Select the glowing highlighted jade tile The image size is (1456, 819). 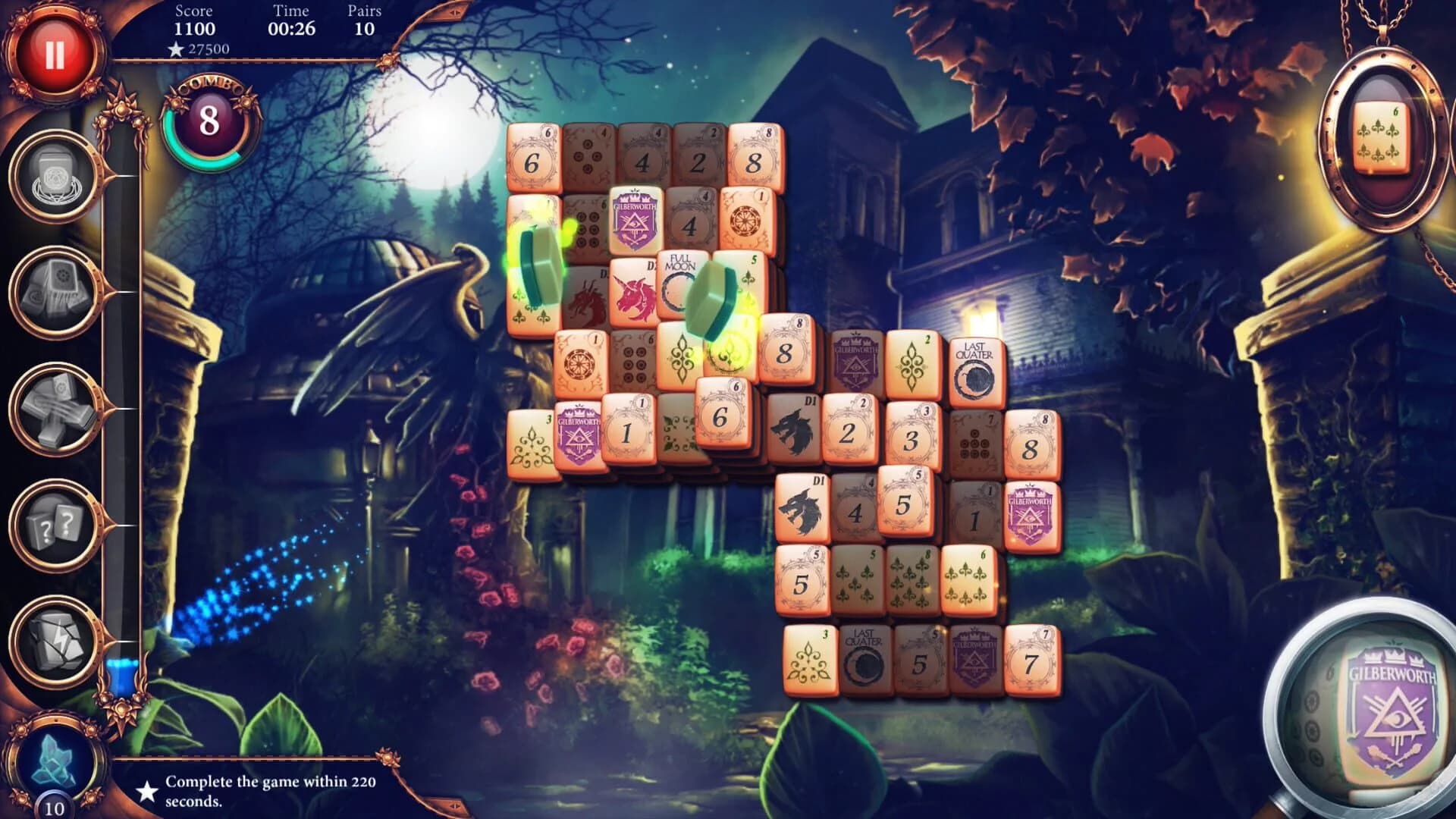point(540,262)
